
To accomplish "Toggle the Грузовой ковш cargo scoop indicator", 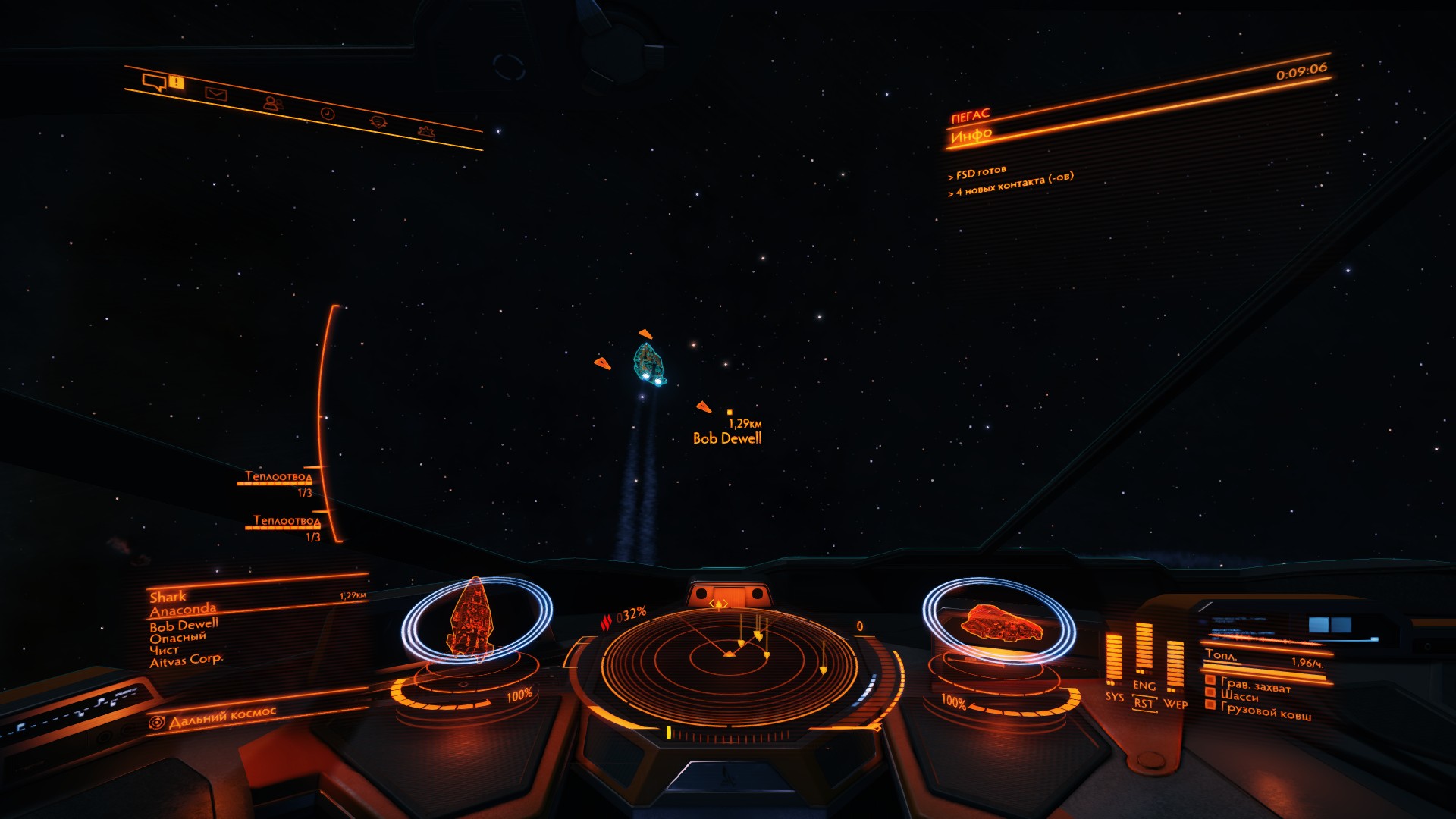I will [1265, 712].
